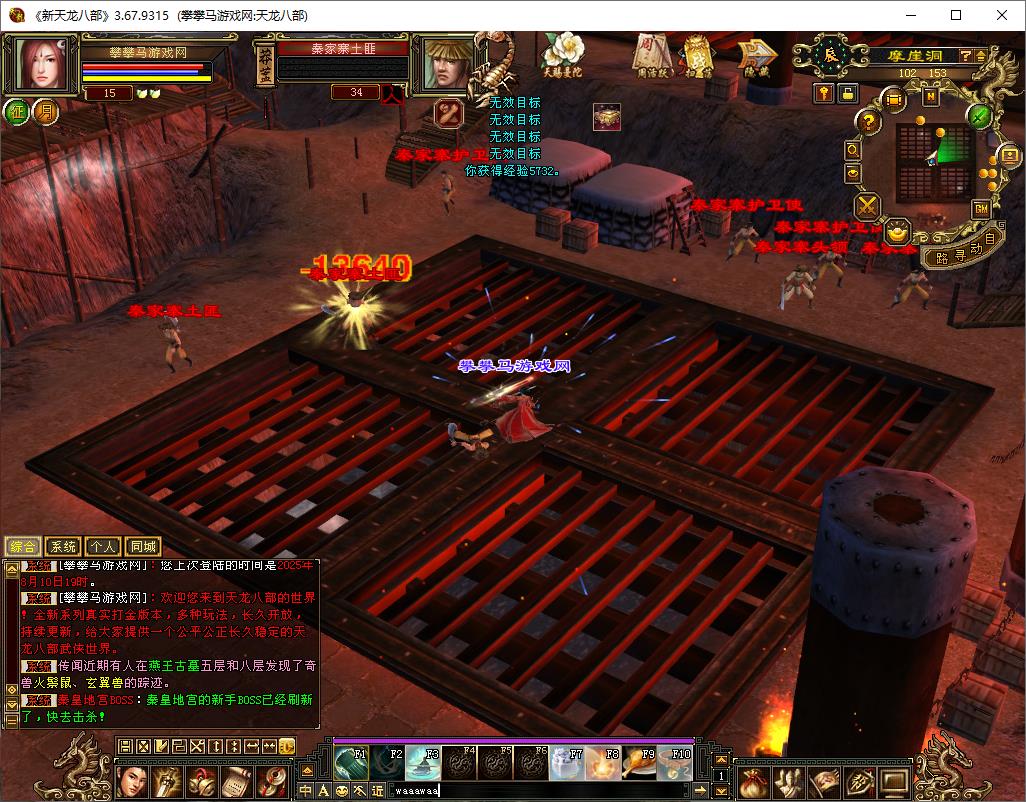Screen dimensions: 1026x802
Task: Click the gold ingot shop icon
Action: click(x=897, y=231)
